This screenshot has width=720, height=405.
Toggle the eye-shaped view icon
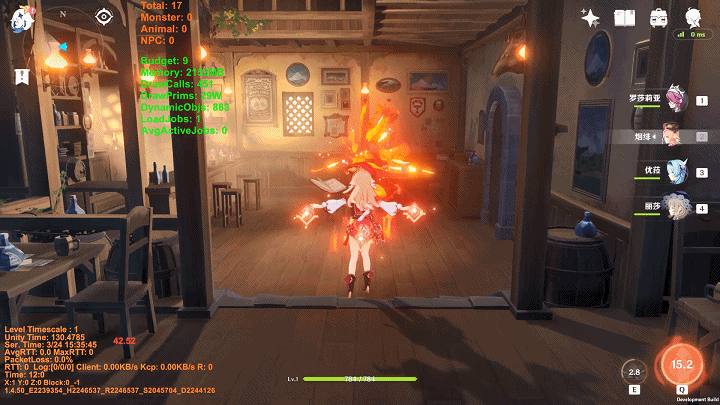(104, 16)
